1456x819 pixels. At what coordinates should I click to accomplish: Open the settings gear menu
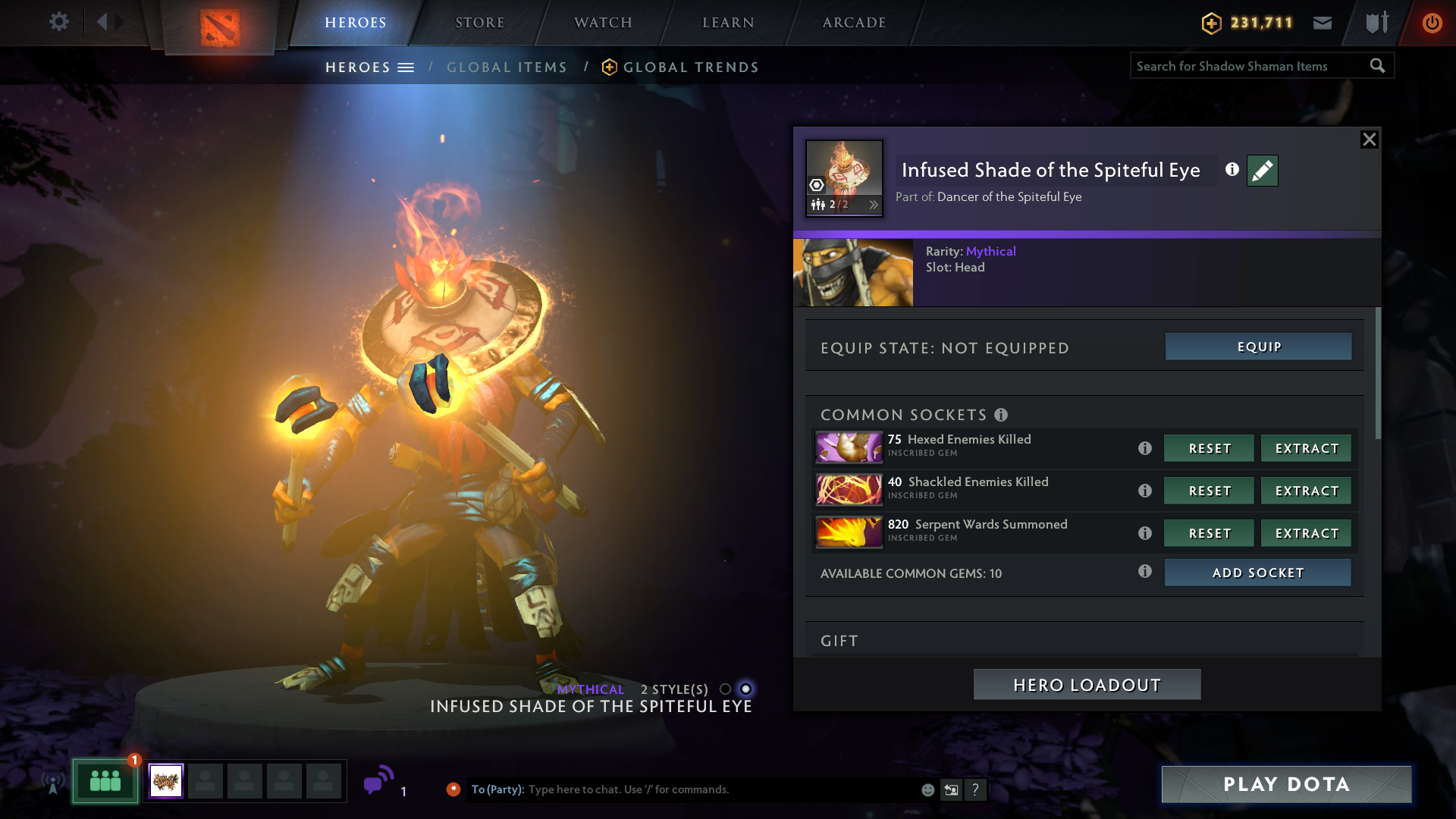[x=58, y=22]
